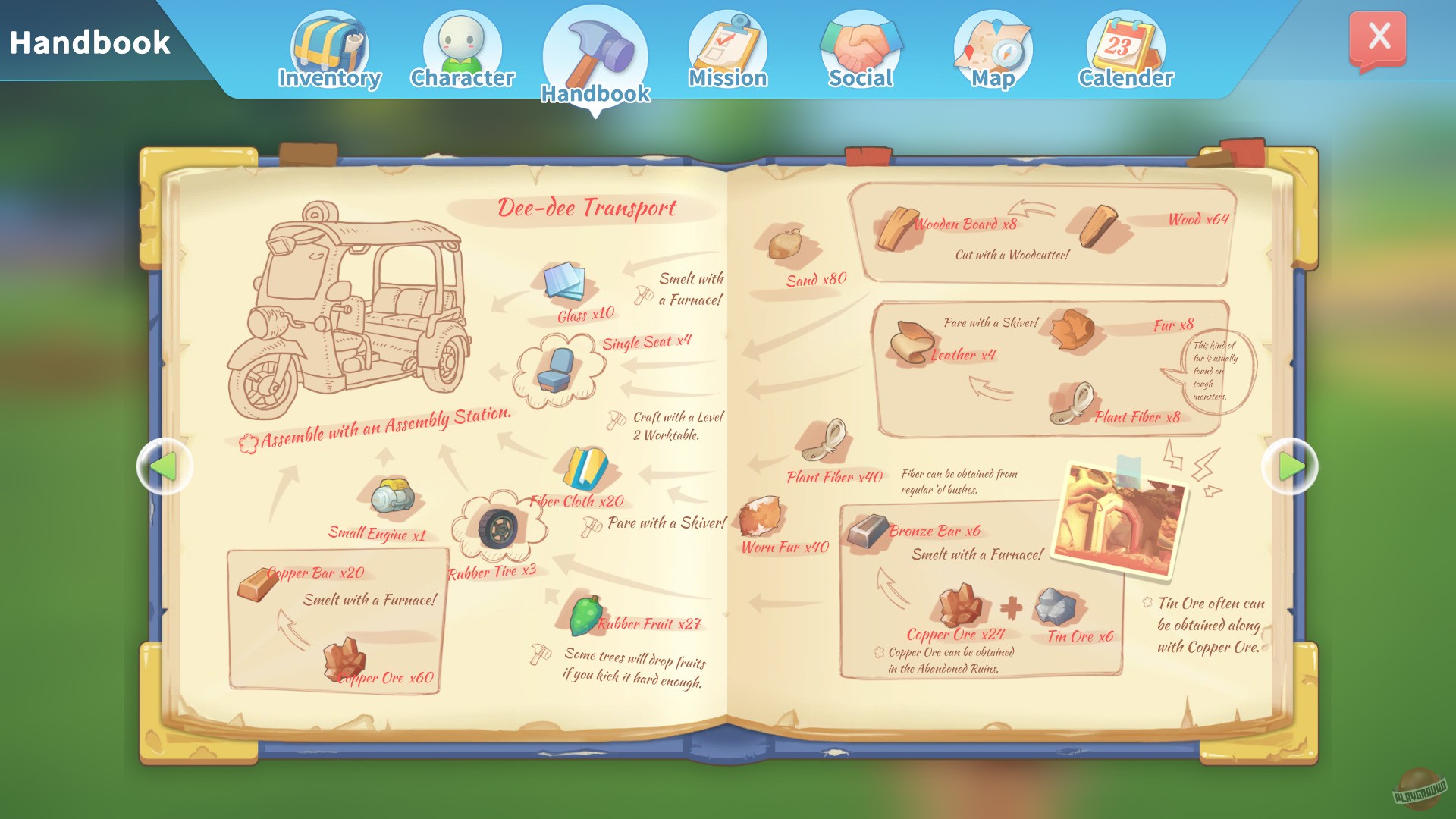
Task: Go to the Social tab
Action: point(861,45)
